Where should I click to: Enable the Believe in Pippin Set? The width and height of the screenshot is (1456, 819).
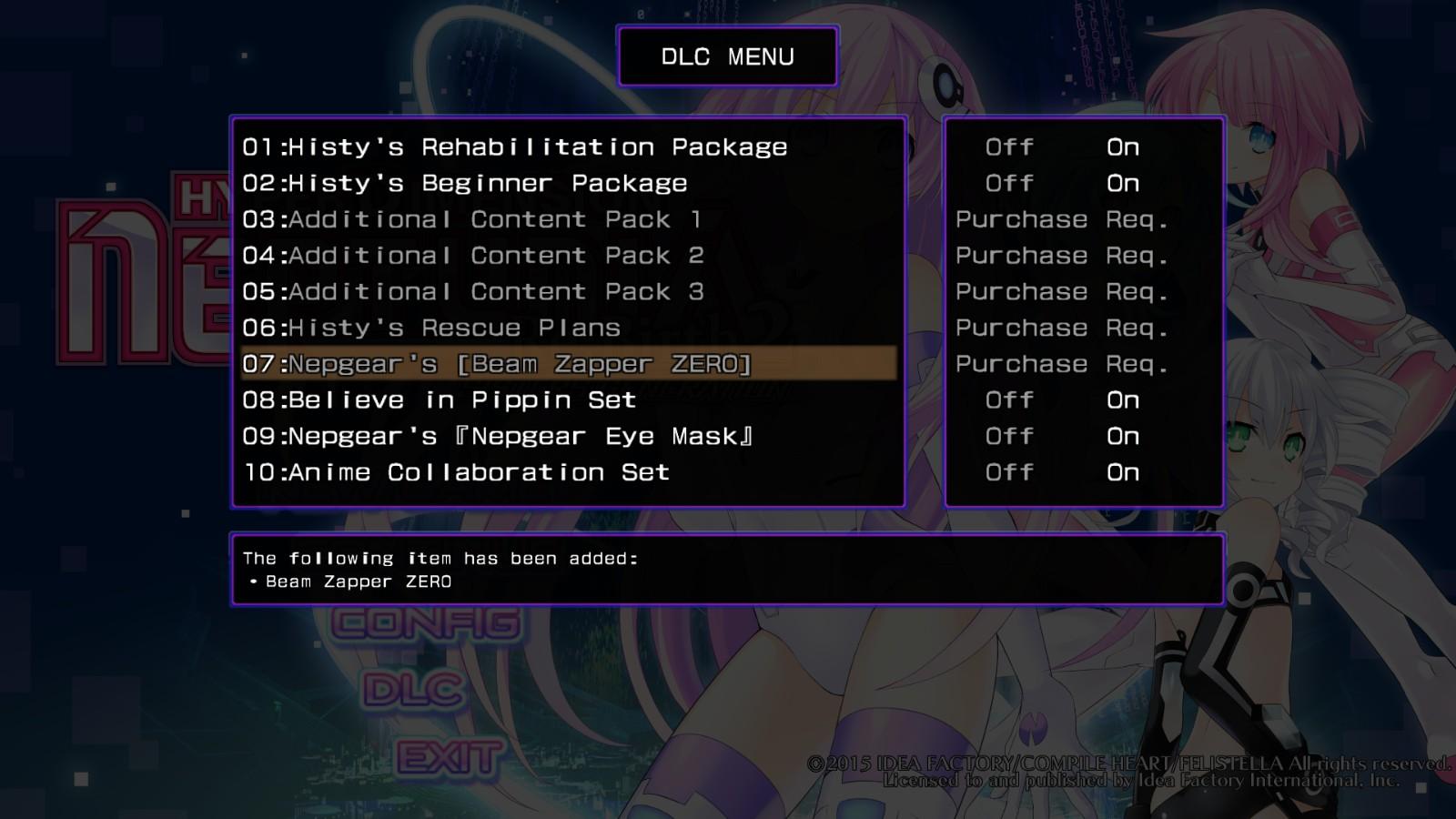click(1122, 399)
